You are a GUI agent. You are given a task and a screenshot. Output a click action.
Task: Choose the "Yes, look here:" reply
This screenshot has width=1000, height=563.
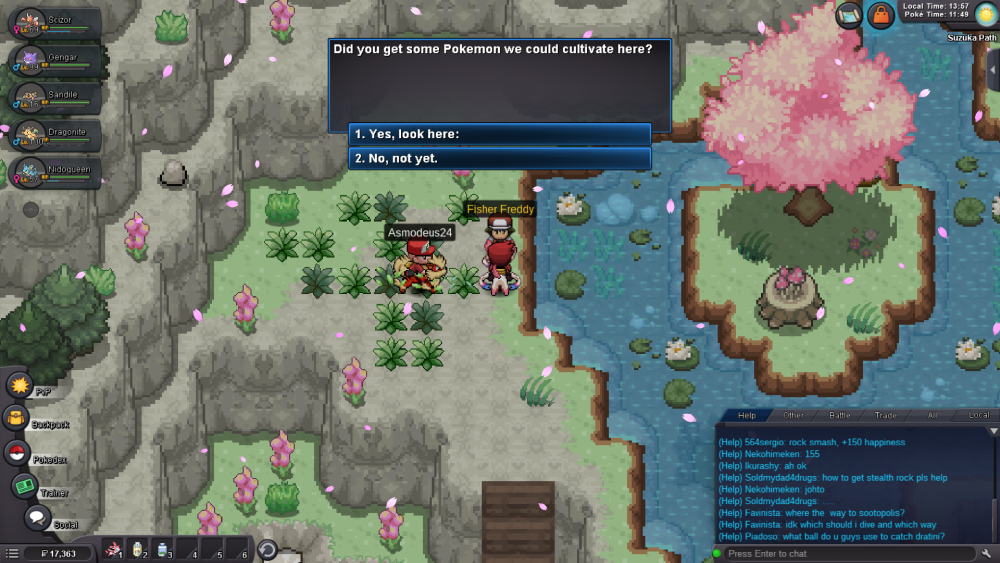500,134
